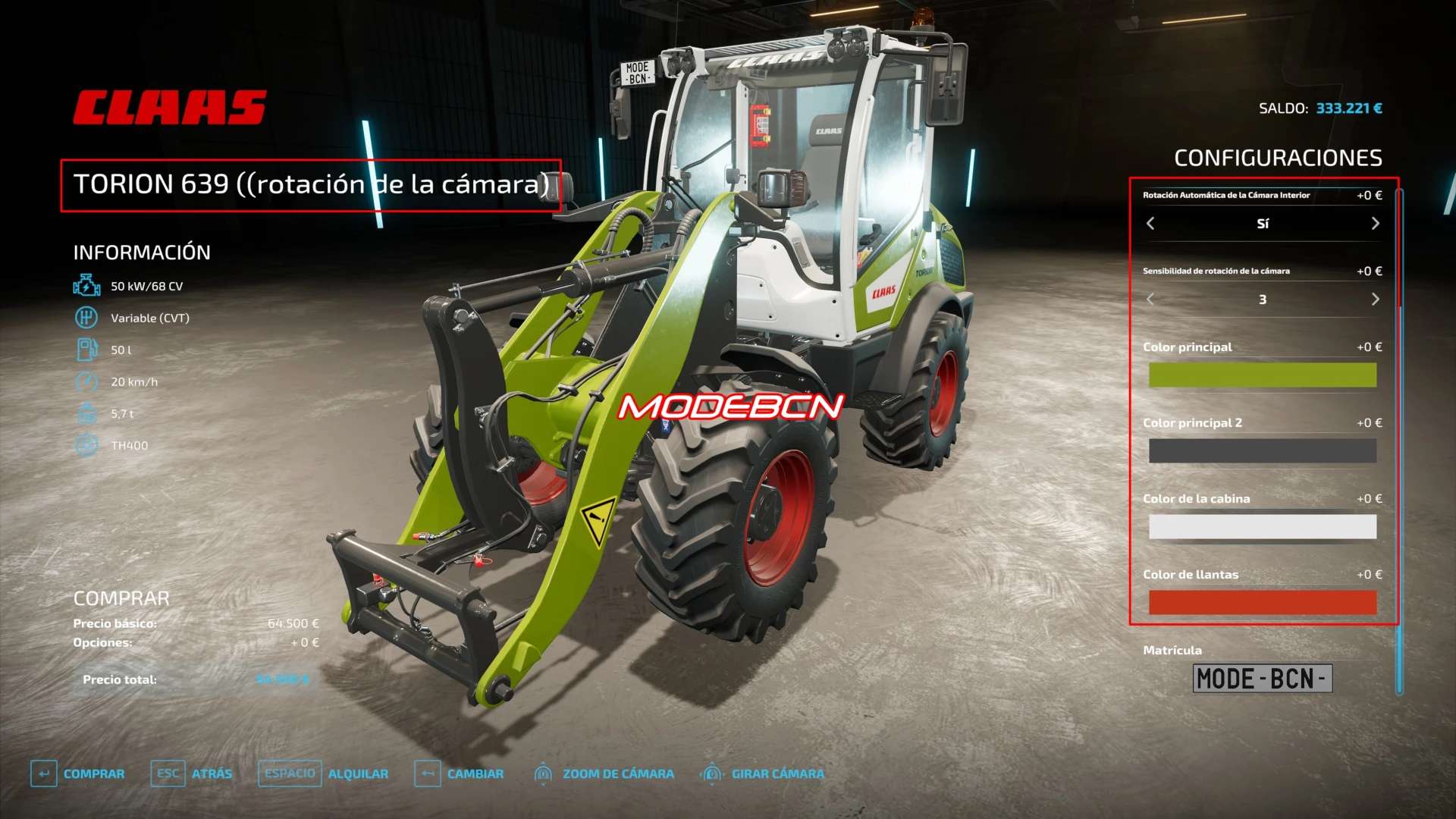Image resolution: width=1456 pixels, height=819 pixels.
Task: Click Alquilar to rent the vehicle
Action: [359, 773]
